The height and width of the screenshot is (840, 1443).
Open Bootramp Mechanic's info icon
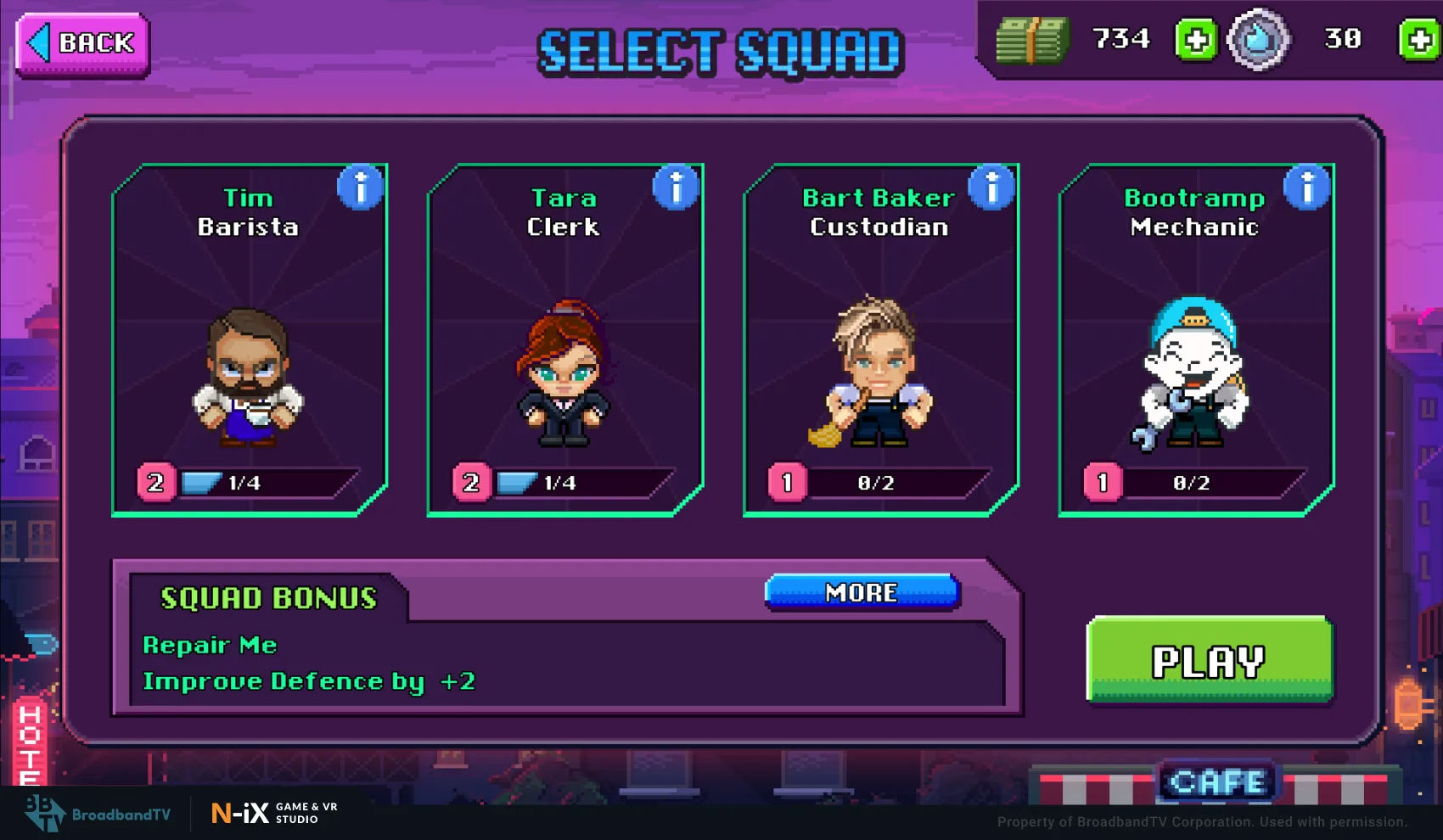click(1307, 188)
